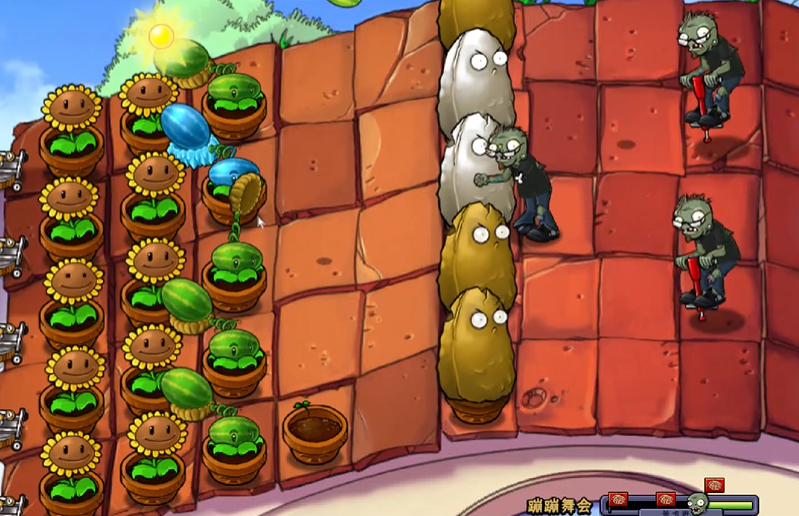This screenshot has height=516, width=799.
Task: Collect the falling sun
Action: (161, 37)
